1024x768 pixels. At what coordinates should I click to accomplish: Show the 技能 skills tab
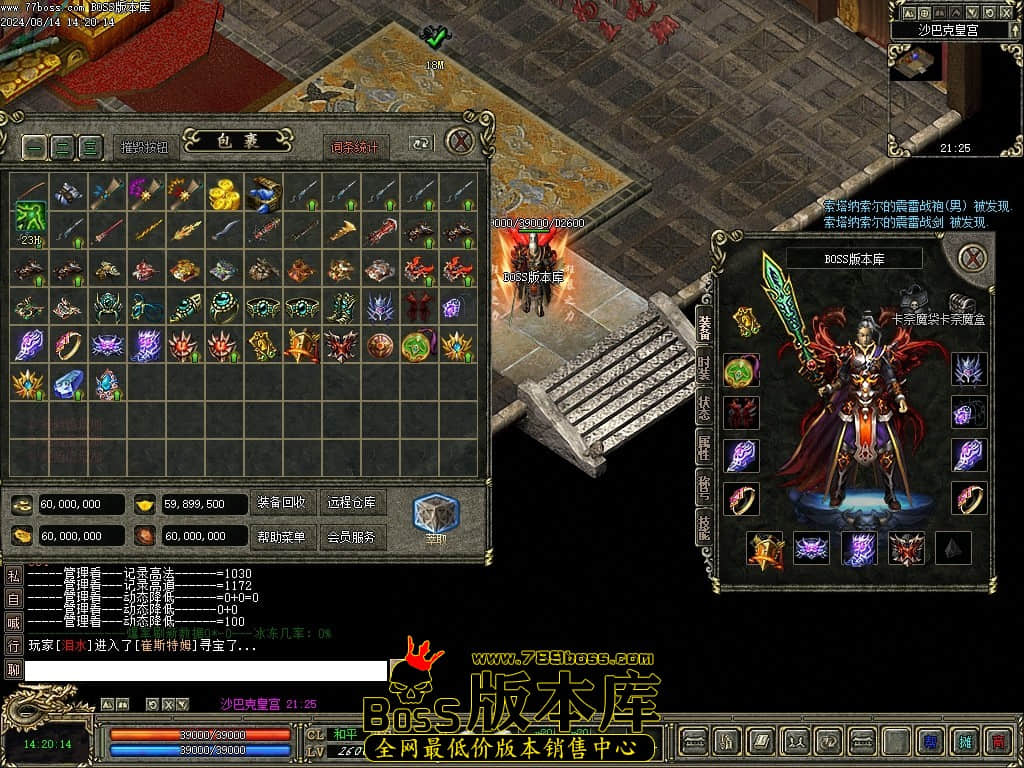click(704, 529)
